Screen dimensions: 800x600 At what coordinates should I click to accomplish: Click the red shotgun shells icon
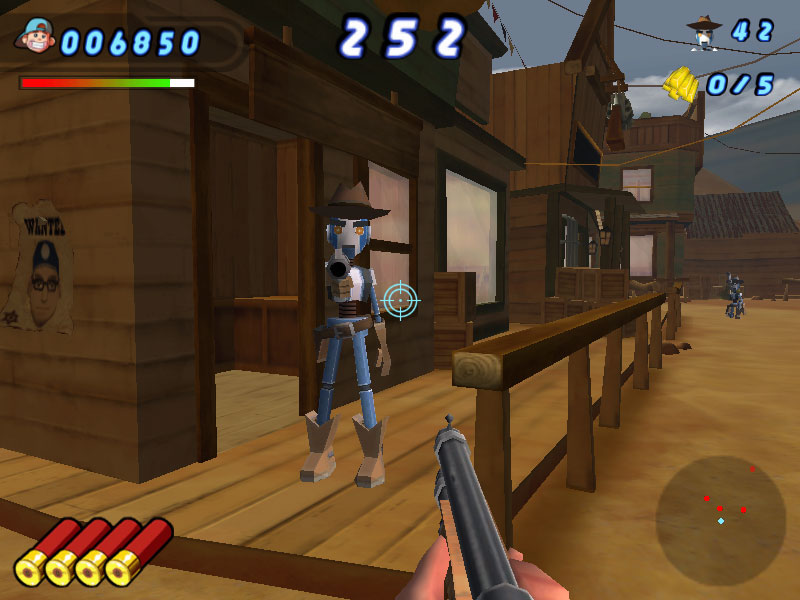pos(94,551)
